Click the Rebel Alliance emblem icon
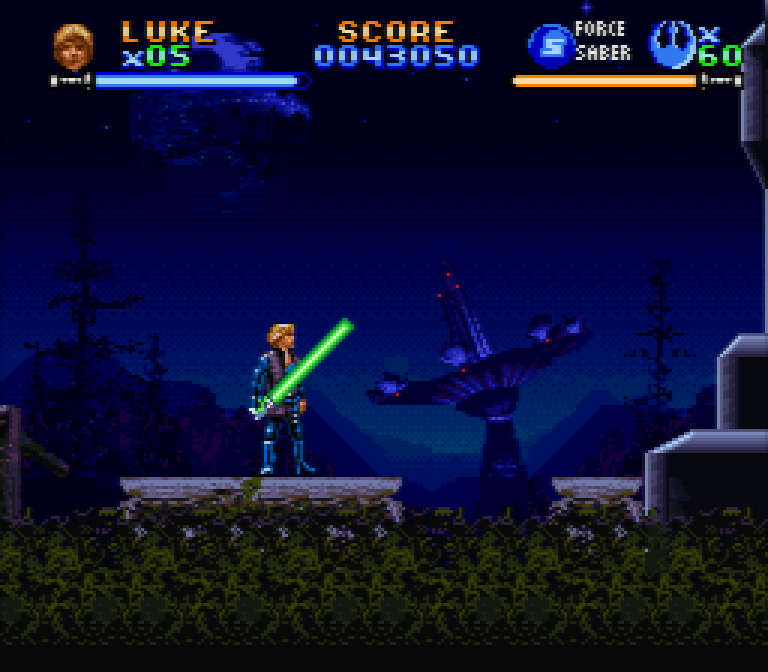Image resolution: width=768 pixels, height=672 pixels. coord(670,44)
